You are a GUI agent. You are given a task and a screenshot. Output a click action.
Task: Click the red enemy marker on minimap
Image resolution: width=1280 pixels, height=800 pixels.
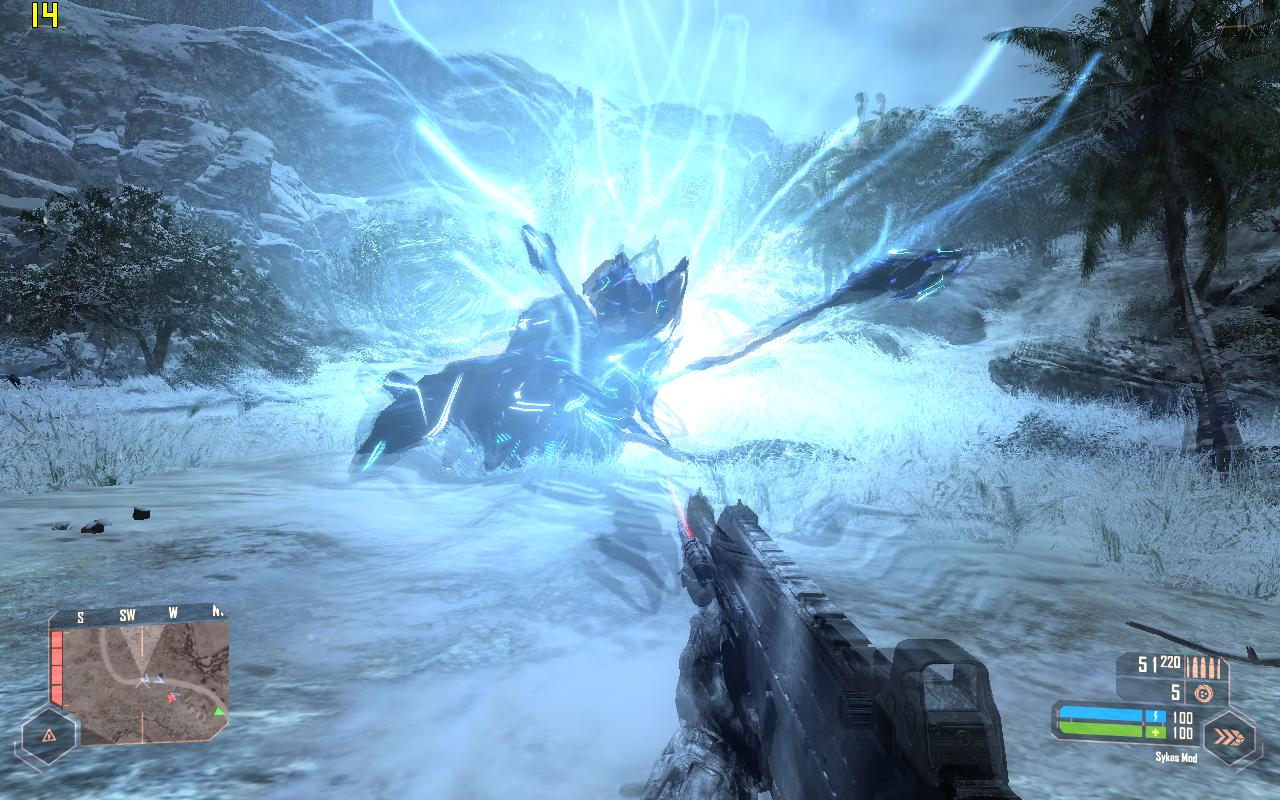[x=171, y=698]
